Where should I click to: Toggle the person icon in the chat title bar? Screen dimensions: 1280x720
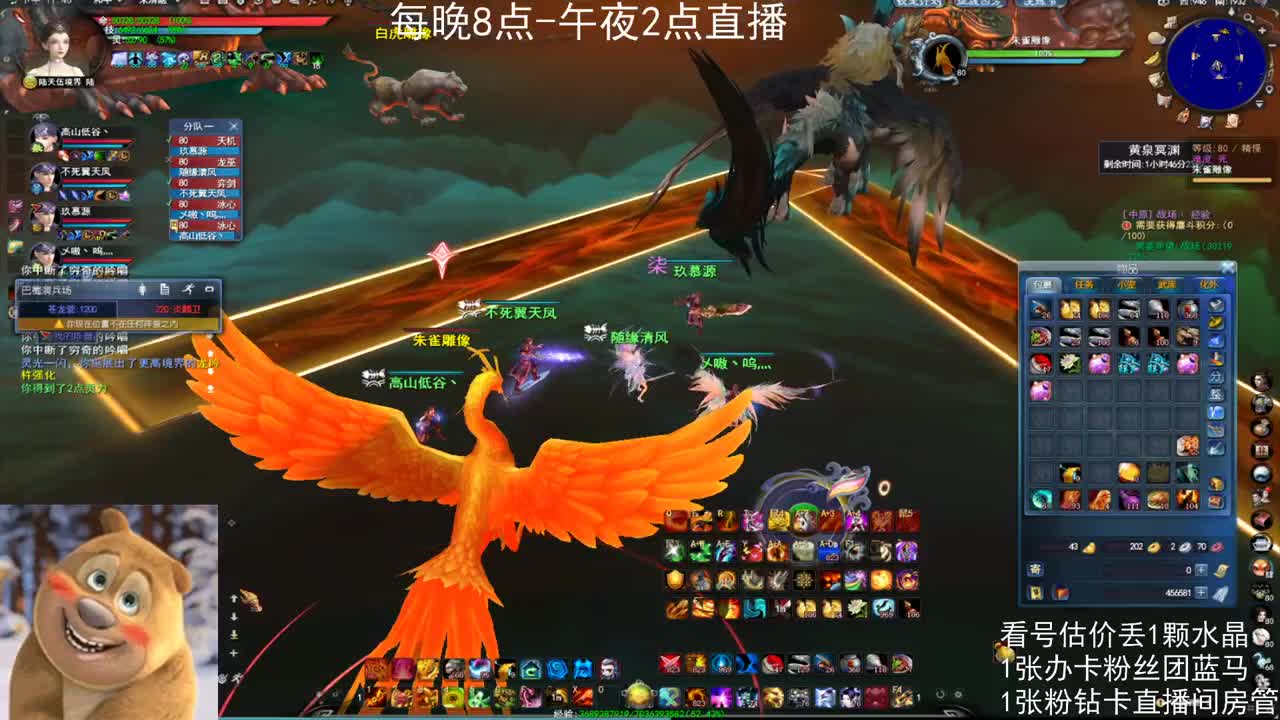142,289
